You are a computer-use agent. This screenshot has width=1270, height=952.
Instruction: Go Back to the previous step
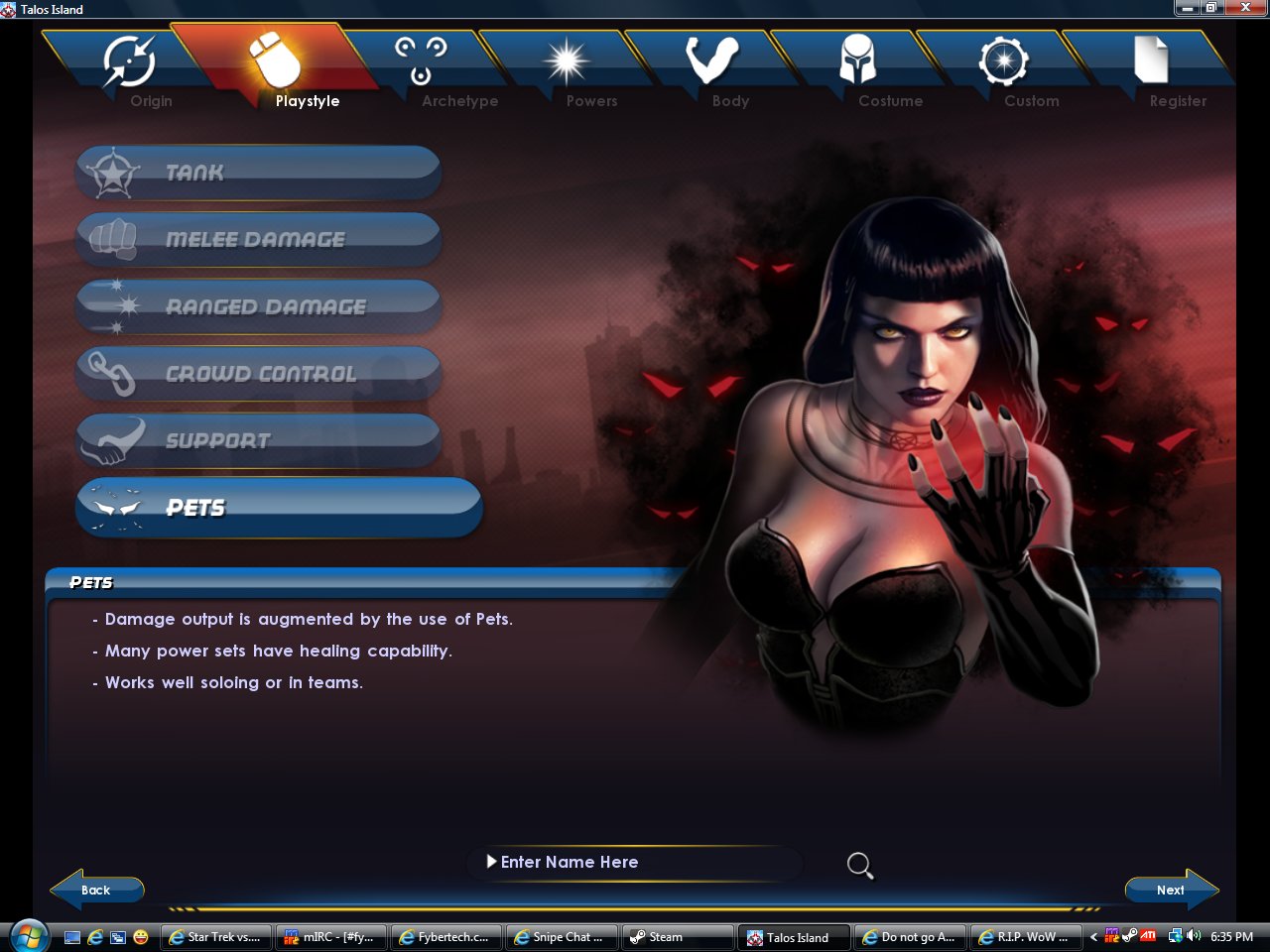click(96, 890)
